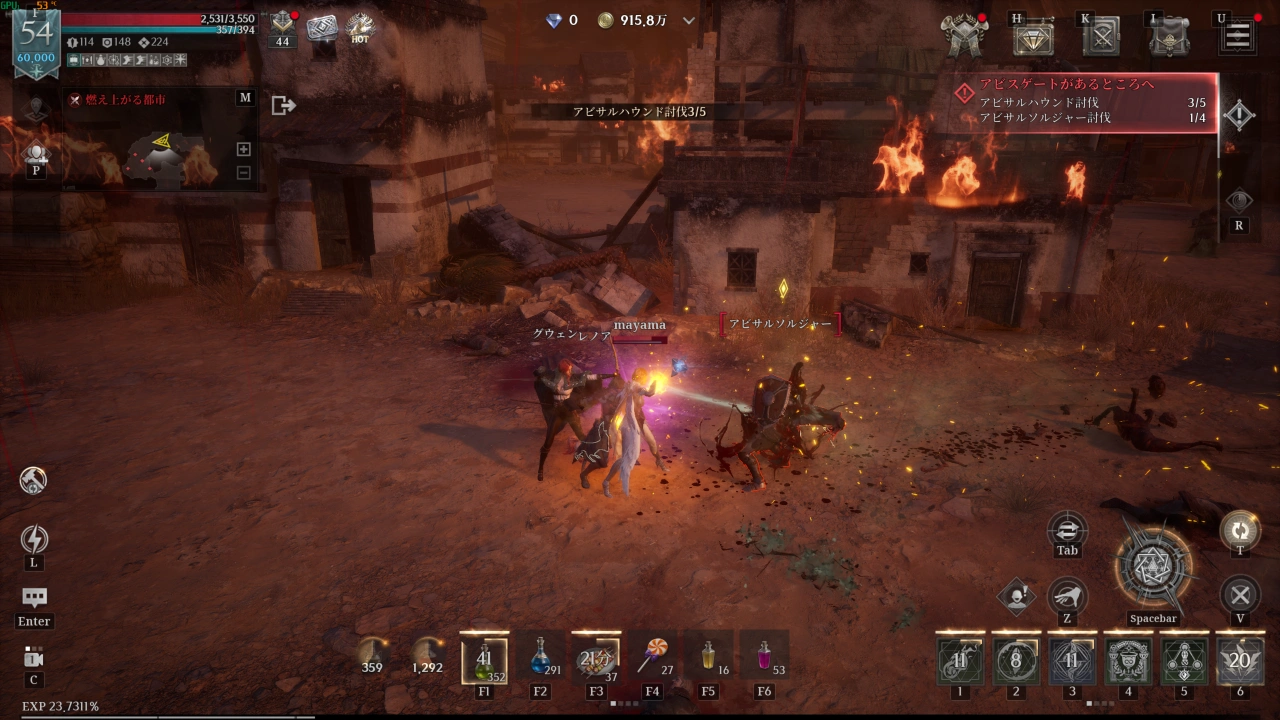Use the pink potion slot
Viewport: 1280px width, 720px height.
pyautogui.click(x=764, y=655)
